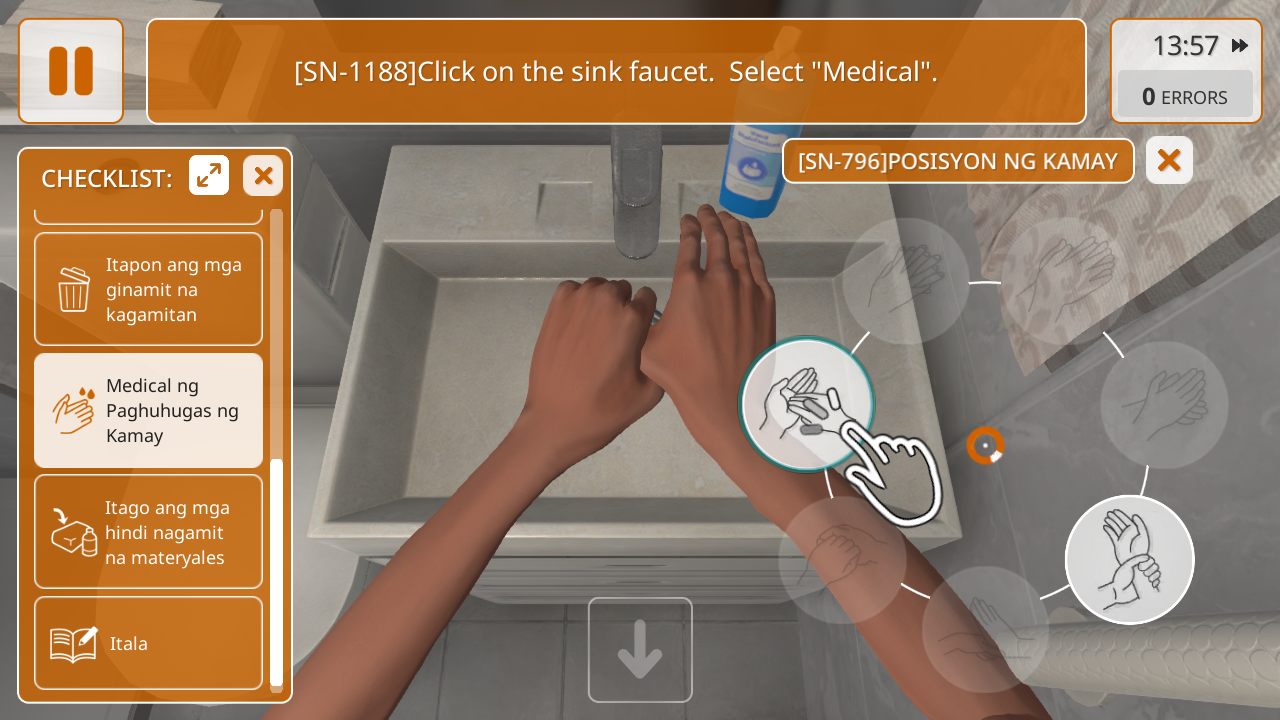Pause the simulation
The image size is (1280, 720).
[x=71, y=71]
